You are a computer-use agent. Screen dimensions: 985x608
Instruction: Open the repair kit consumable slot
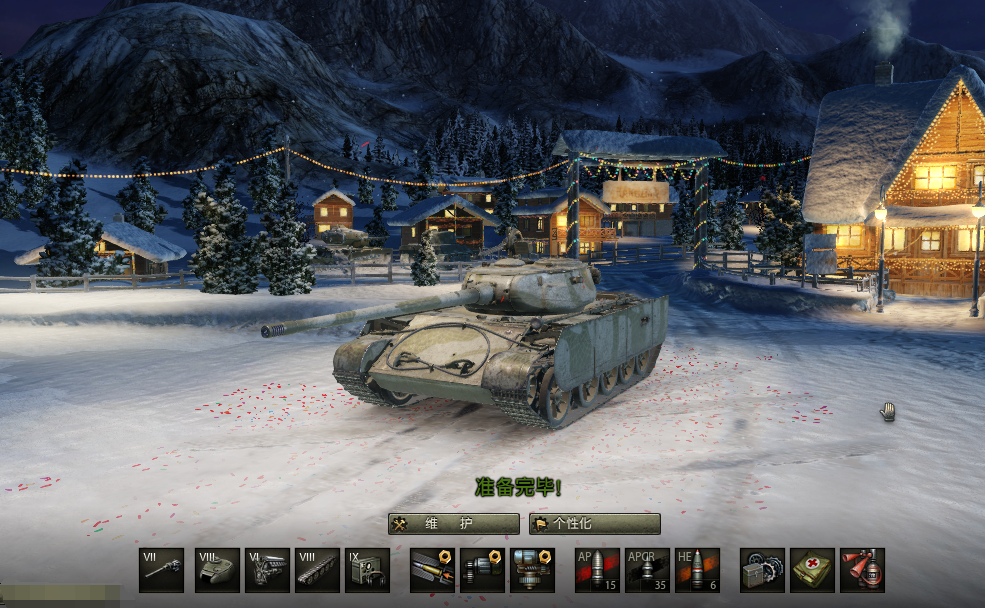[x=762, y=570]
